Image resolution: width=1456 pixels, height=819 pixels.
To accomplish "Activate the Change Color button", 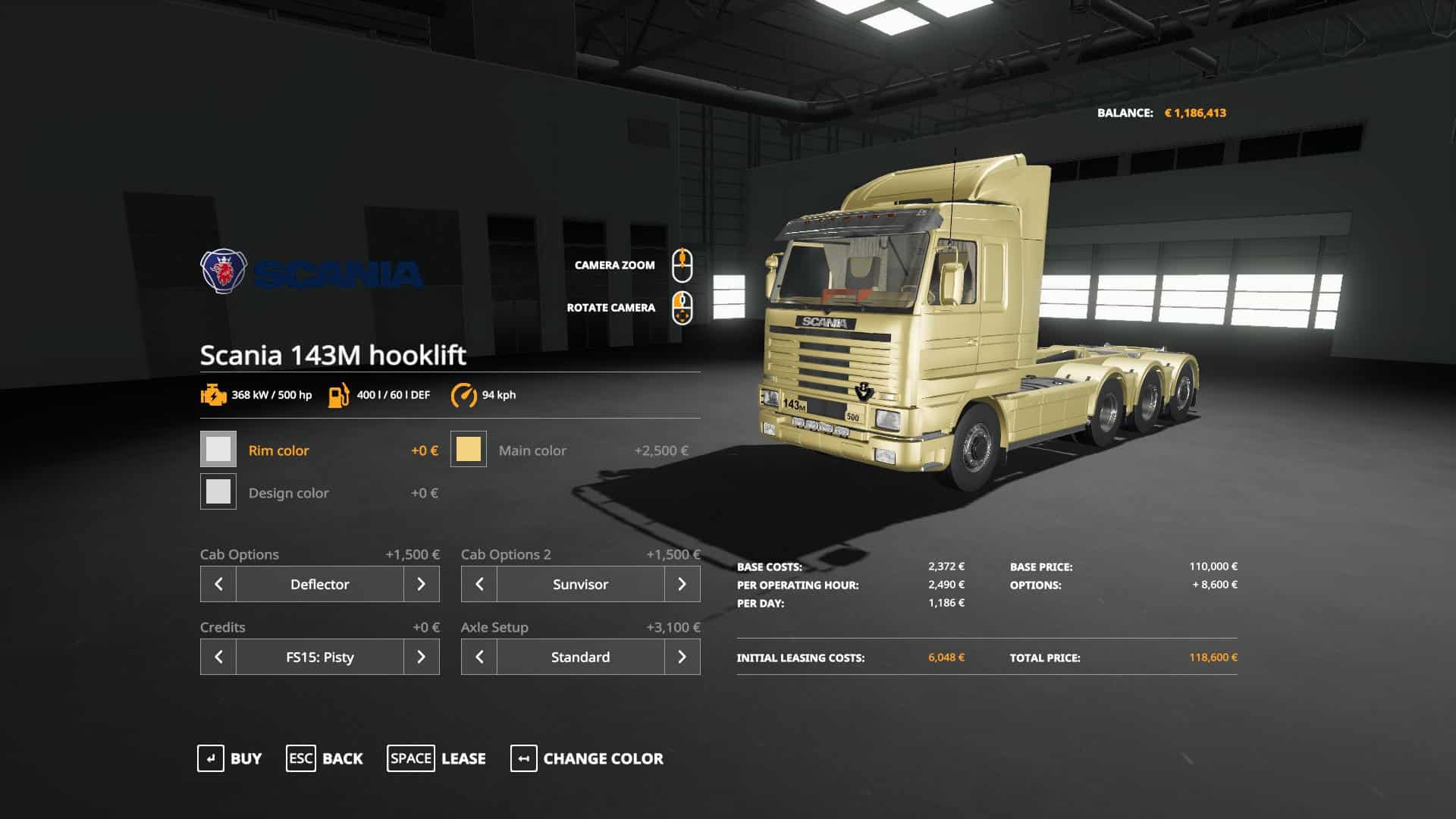I will click(x=587, y=758).
